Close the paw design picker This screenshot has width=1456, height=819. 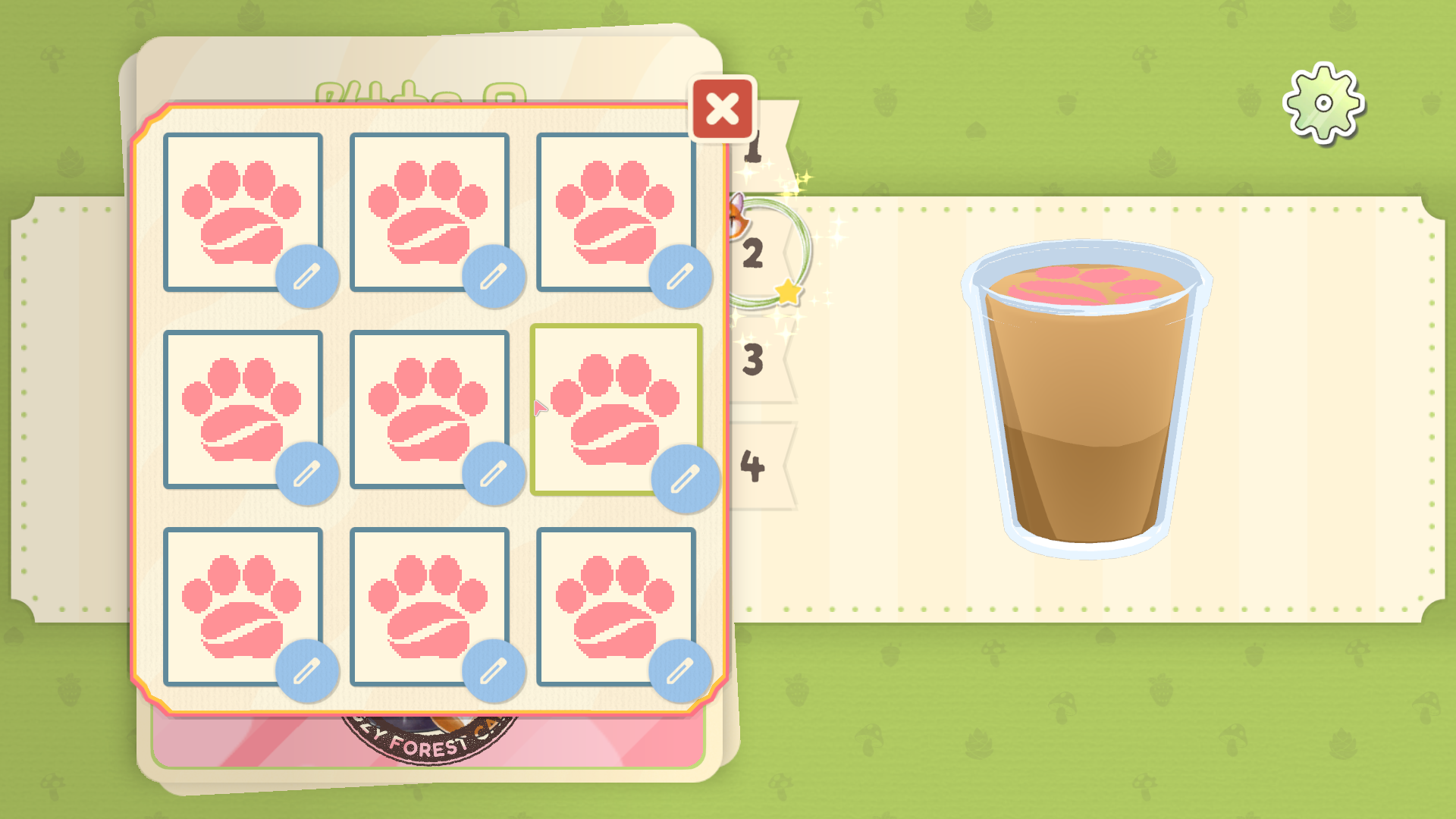(x=722, y=109)
